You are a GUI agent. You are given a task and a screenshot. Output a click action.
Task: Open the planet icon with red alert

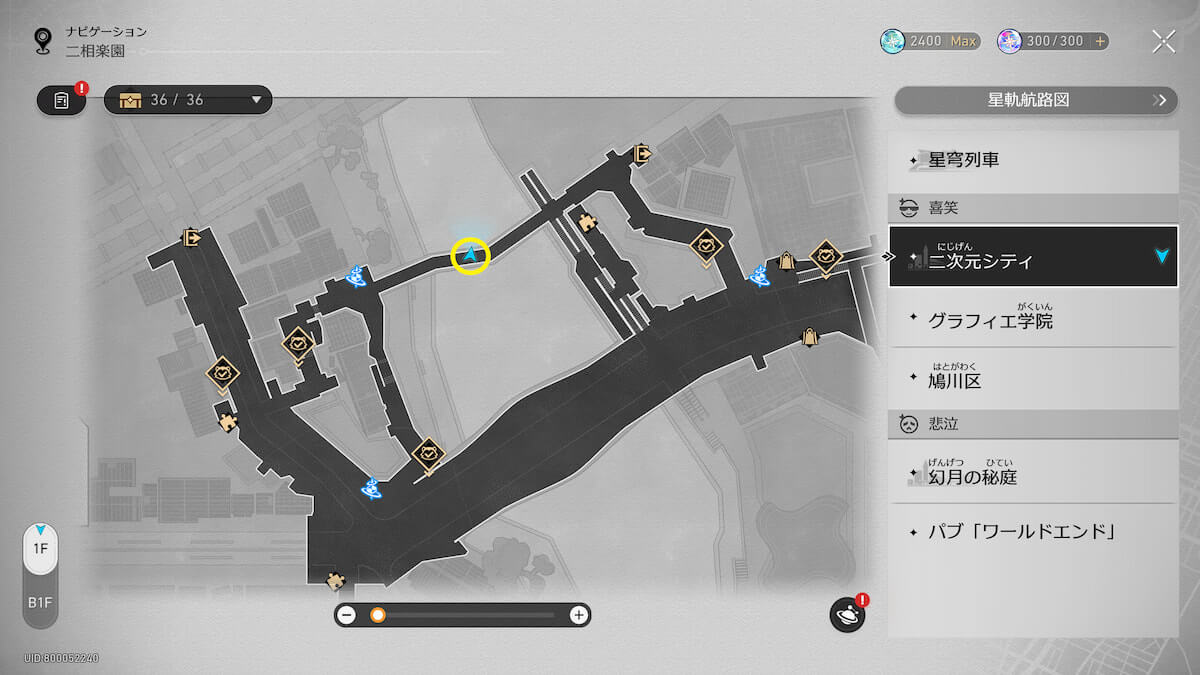coord(847,615)
